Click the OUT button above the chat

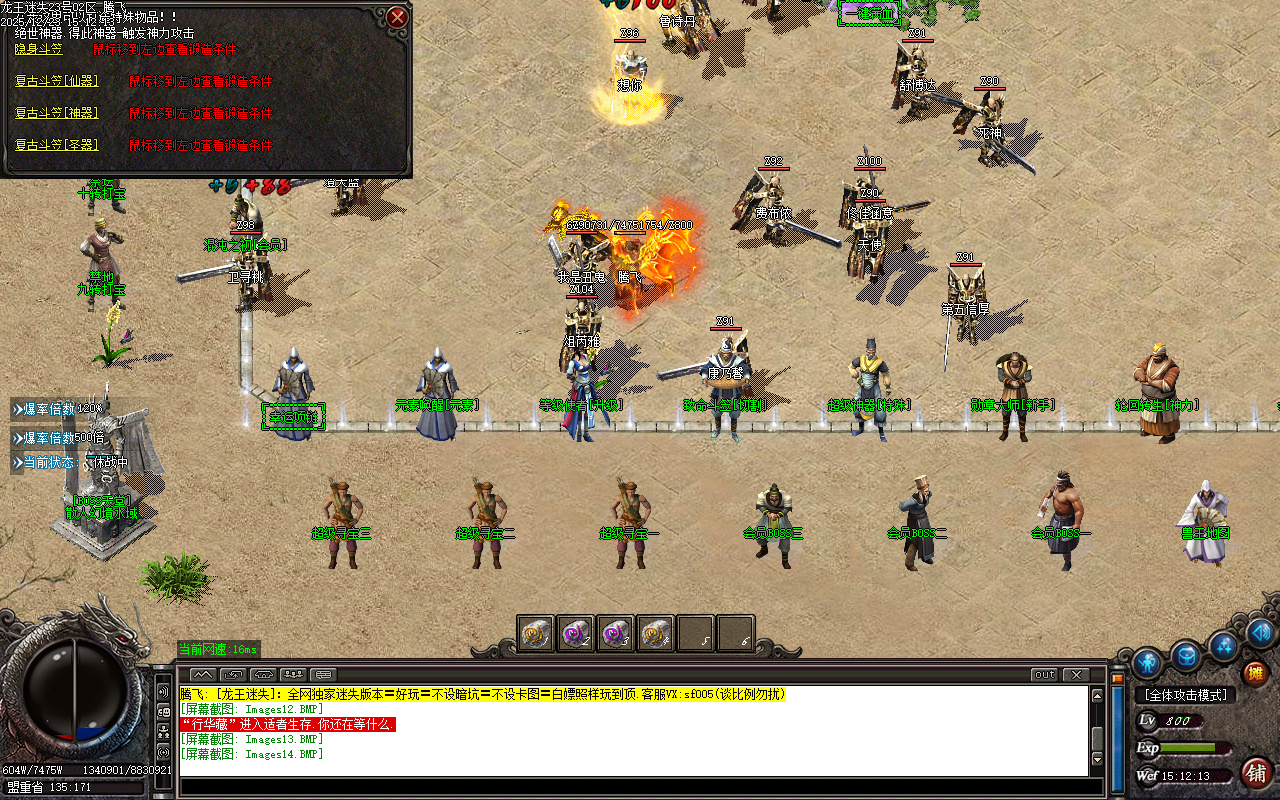point(1044,675)
